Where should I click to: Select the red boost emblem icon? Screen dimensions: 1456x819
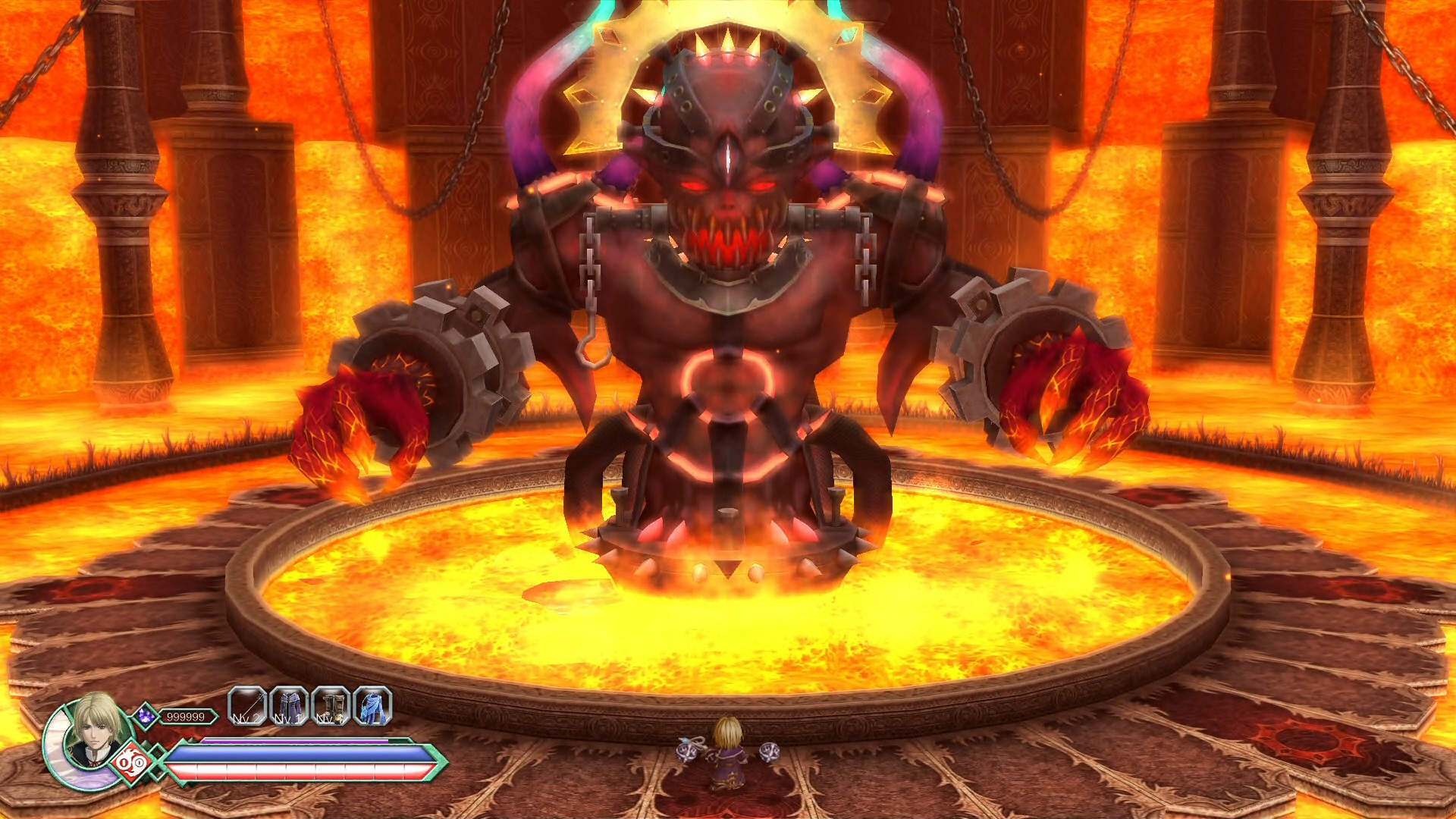pos(131,761)
